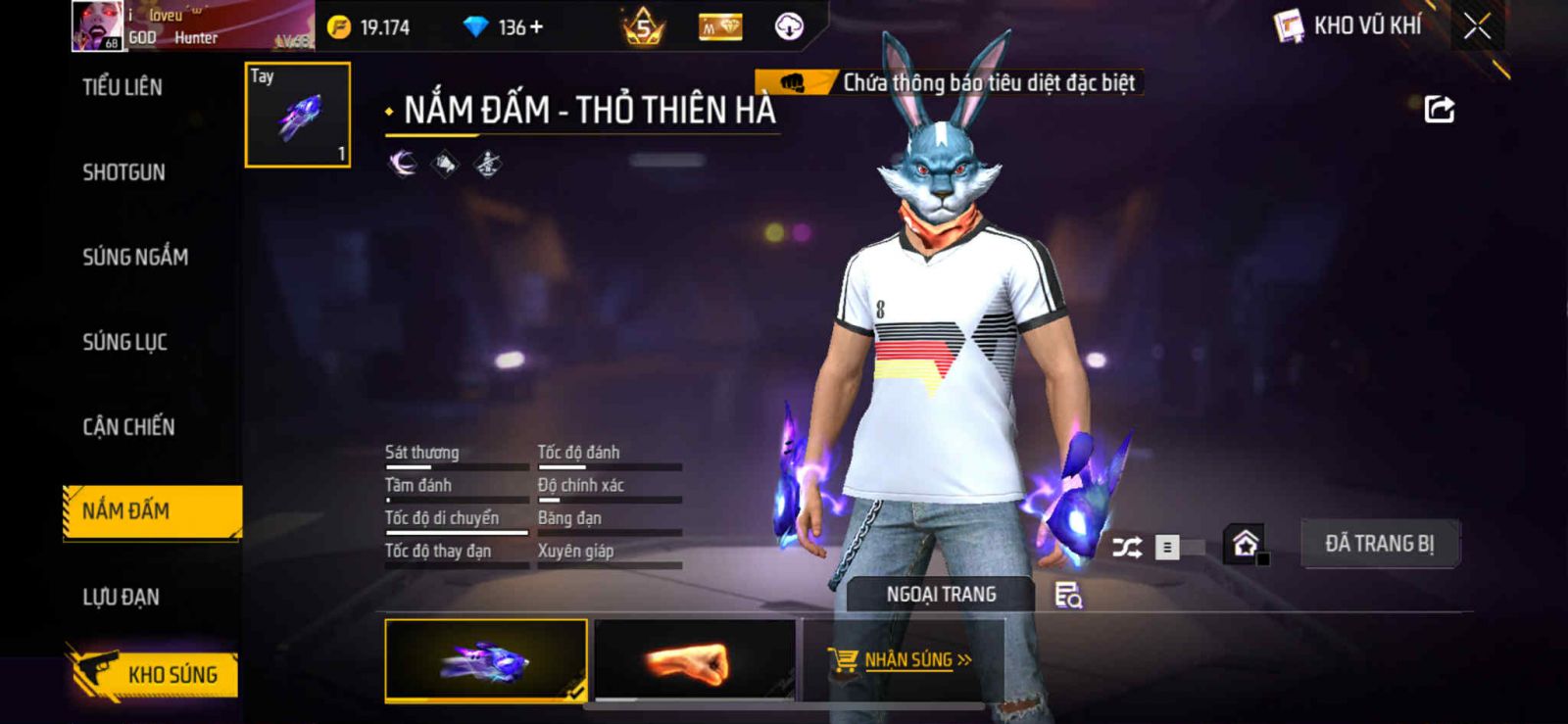Open the Cận Chiến category
1568x724 pixels.
pos(128,427)
